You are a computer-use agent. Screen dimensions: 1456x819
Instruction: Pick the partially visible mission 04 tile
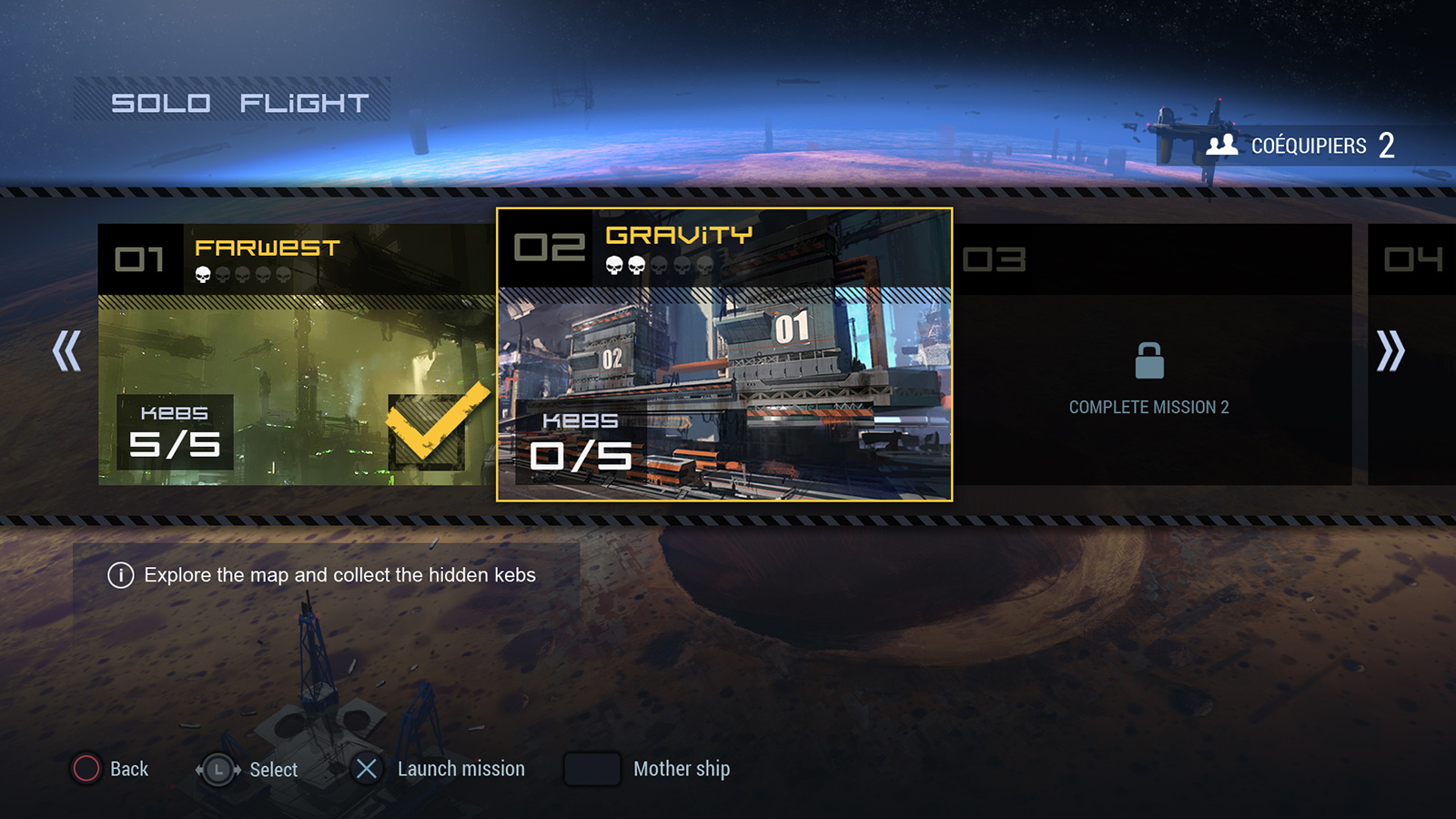coord(1412,355)
